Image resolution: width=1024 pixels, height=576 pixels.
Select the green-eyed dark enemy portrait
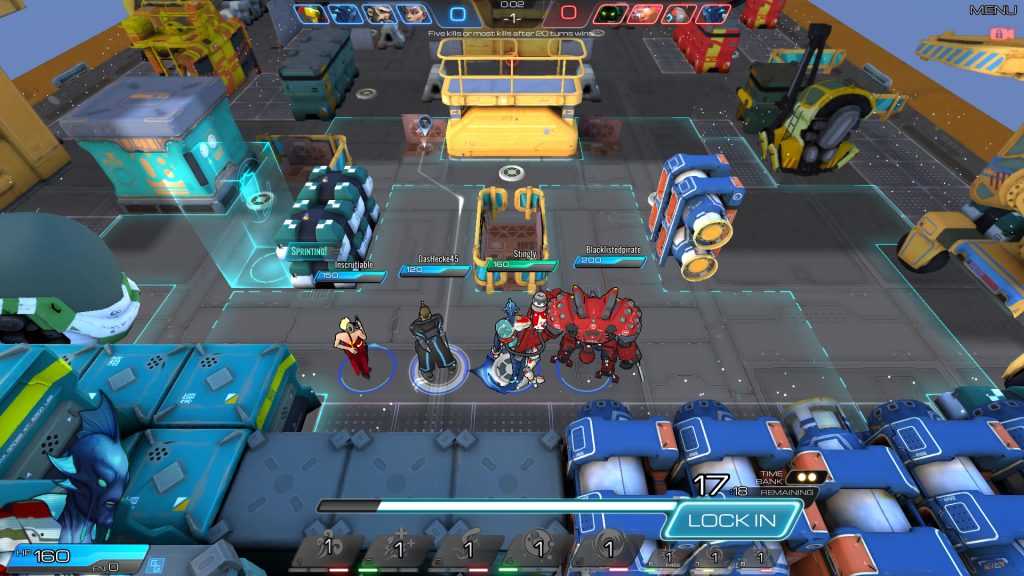[x=610, y=14]
